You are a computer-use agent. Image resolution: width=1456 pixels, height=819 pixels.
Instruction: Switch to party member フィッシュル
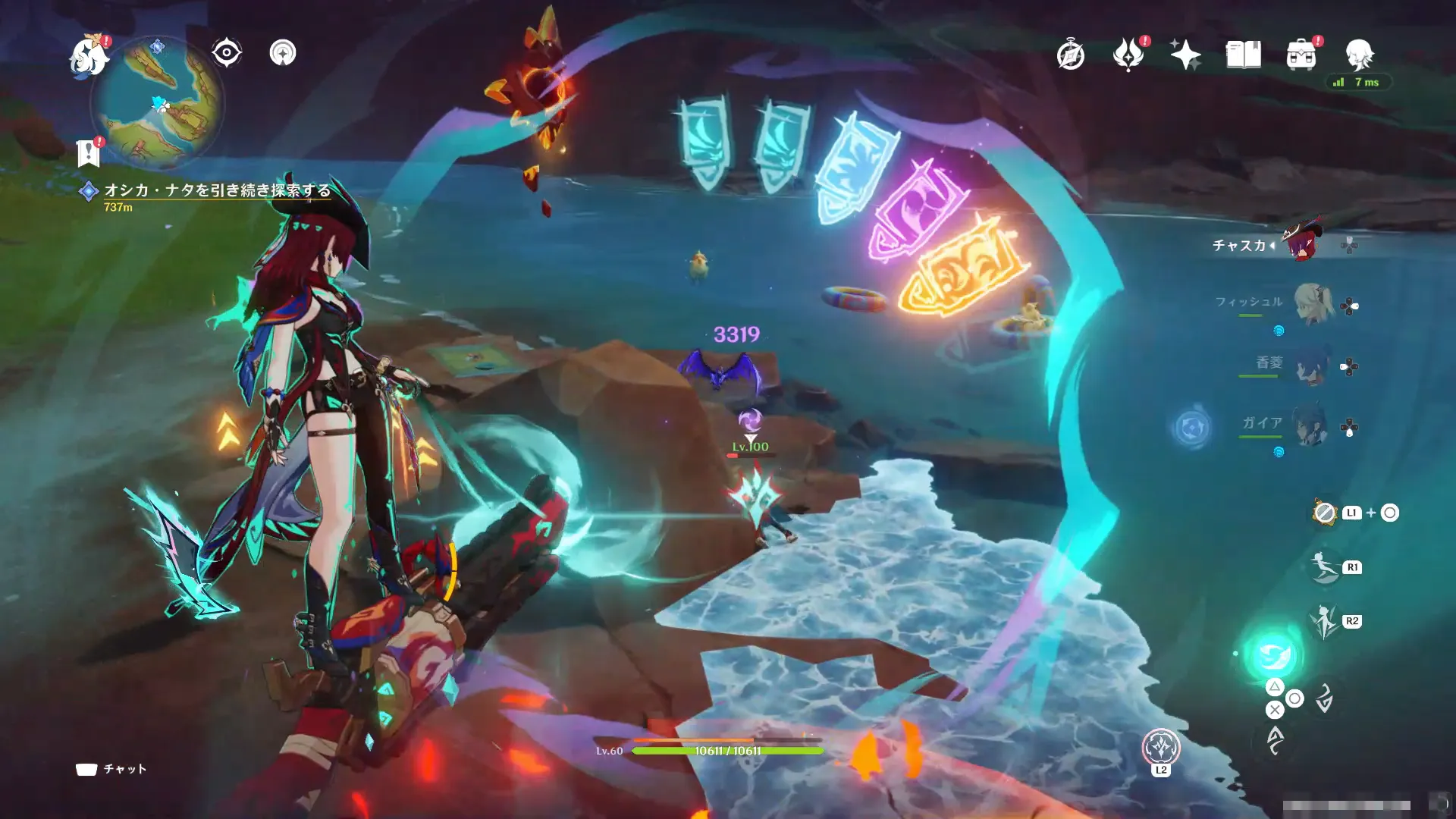1313,303
